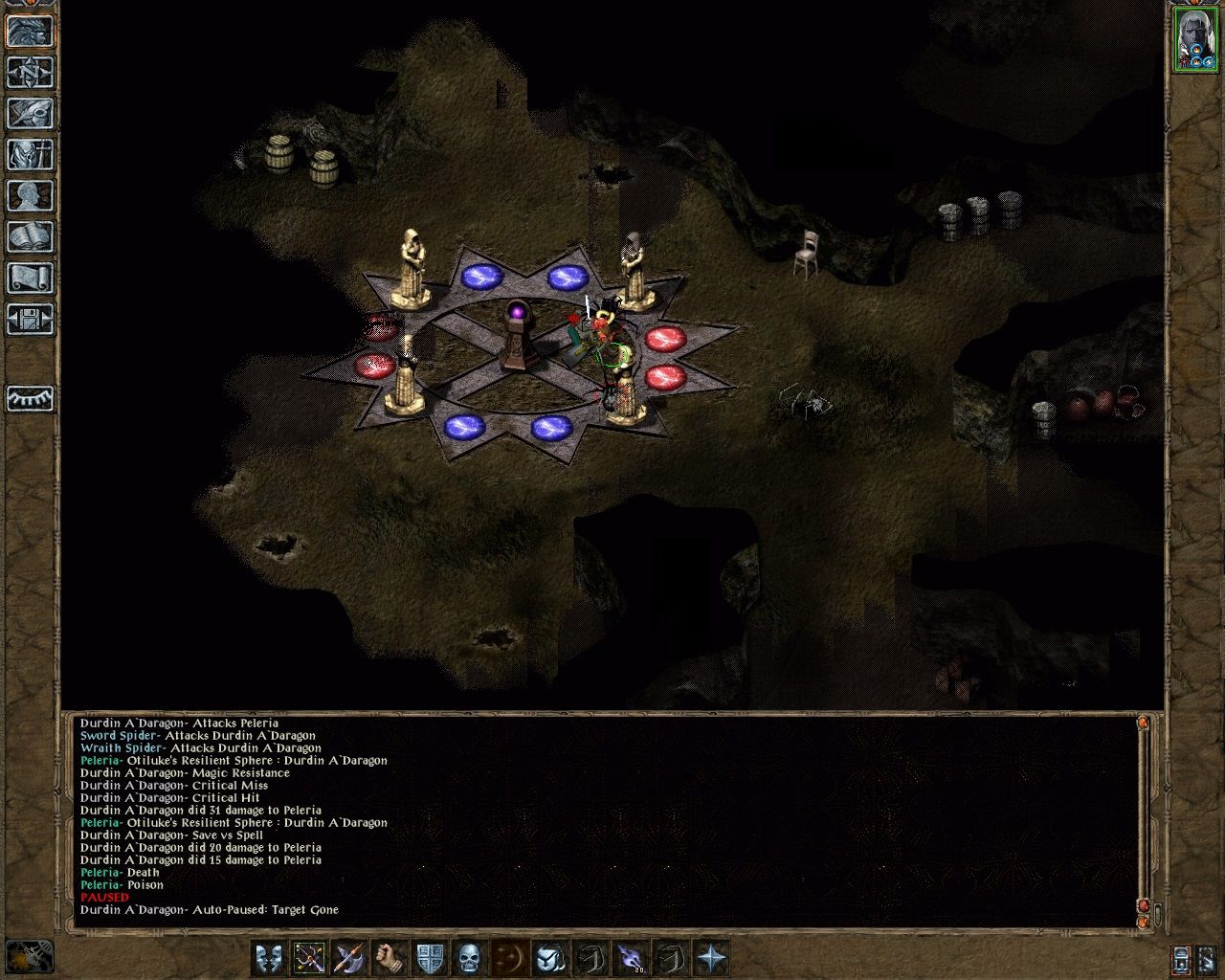Screen dimensions: 1225x980
Task: Open the mage spellbook
Action: [29, 234]
